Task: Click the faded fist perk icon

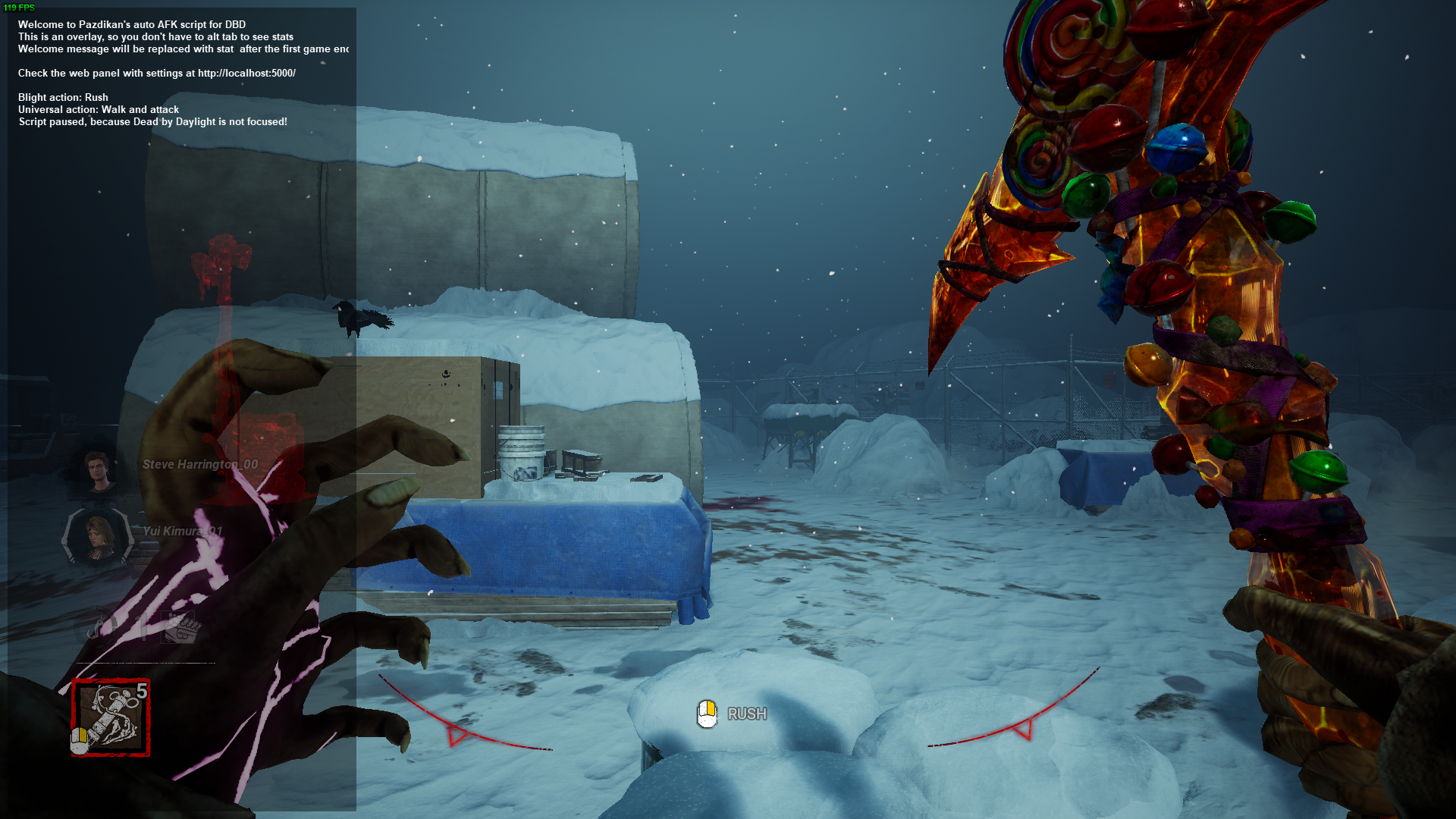Action: (x=181, y=628)
